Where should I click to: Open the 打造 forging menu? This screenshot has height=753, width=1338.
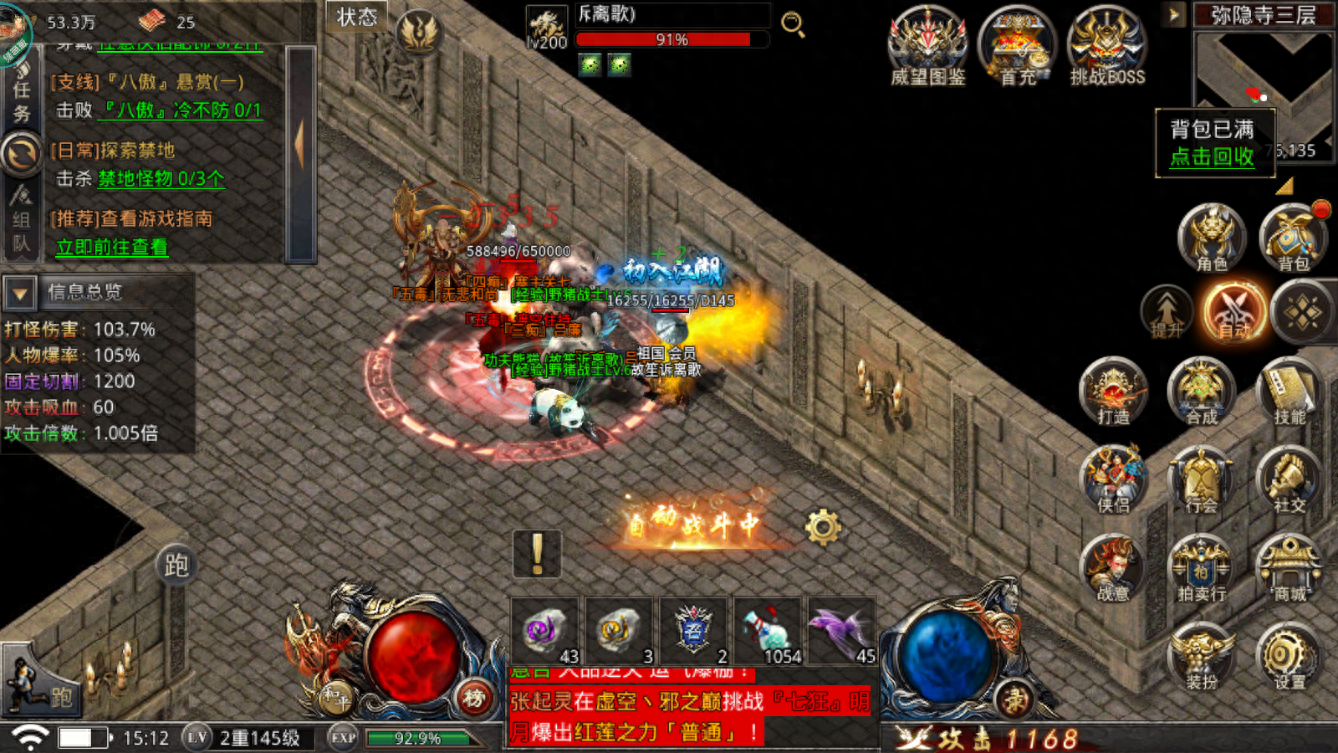tap(1113, 390)
